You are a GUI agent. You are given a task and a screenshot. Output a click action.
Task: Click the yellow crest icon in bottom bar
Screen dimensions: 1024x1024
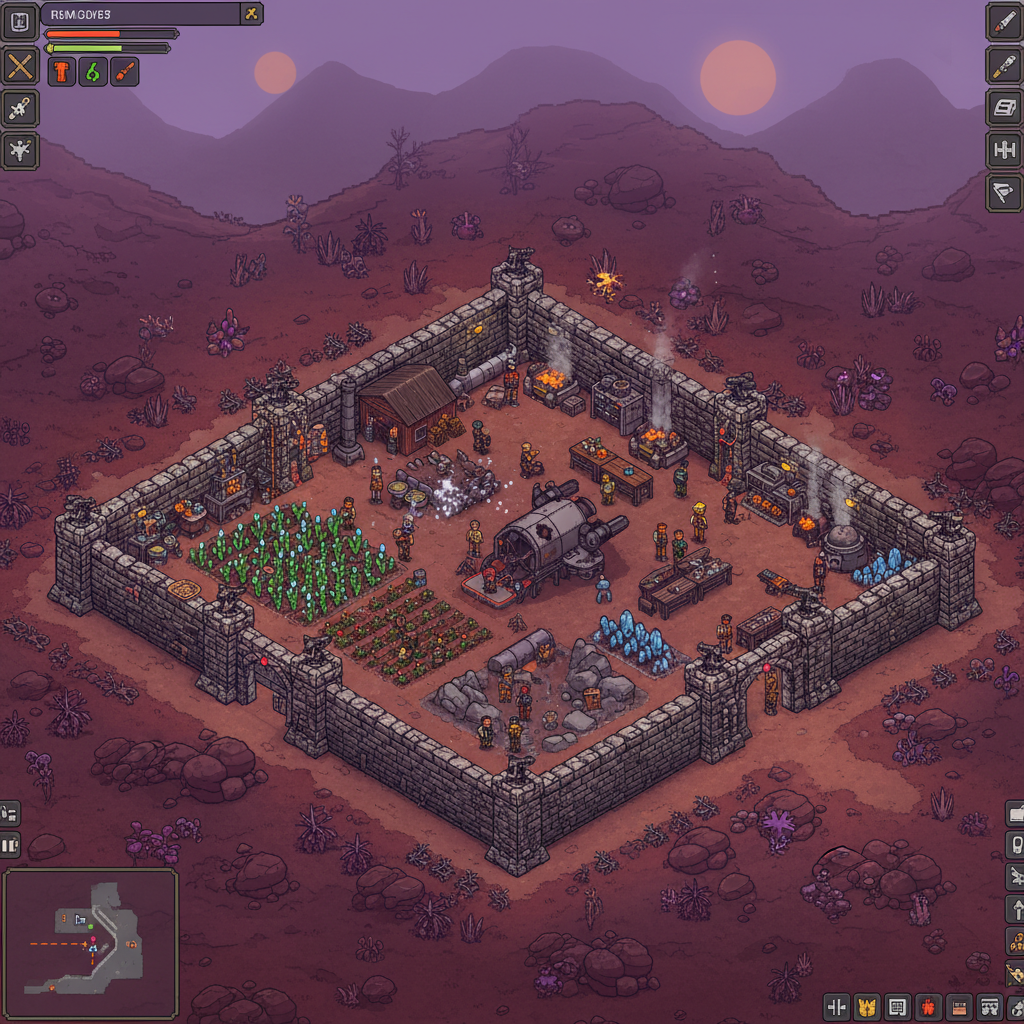(x=868, y=1006)
